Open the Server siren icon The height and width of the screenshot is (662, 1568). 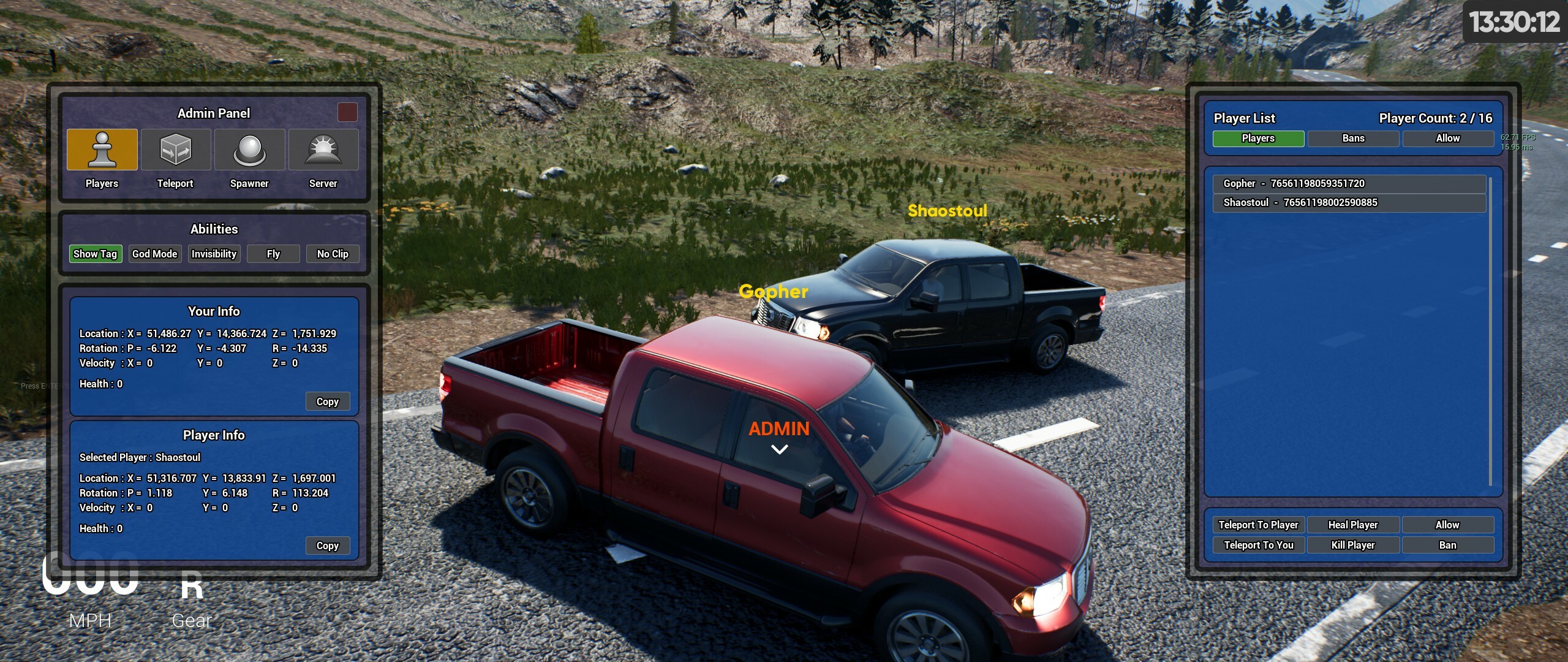323,149
